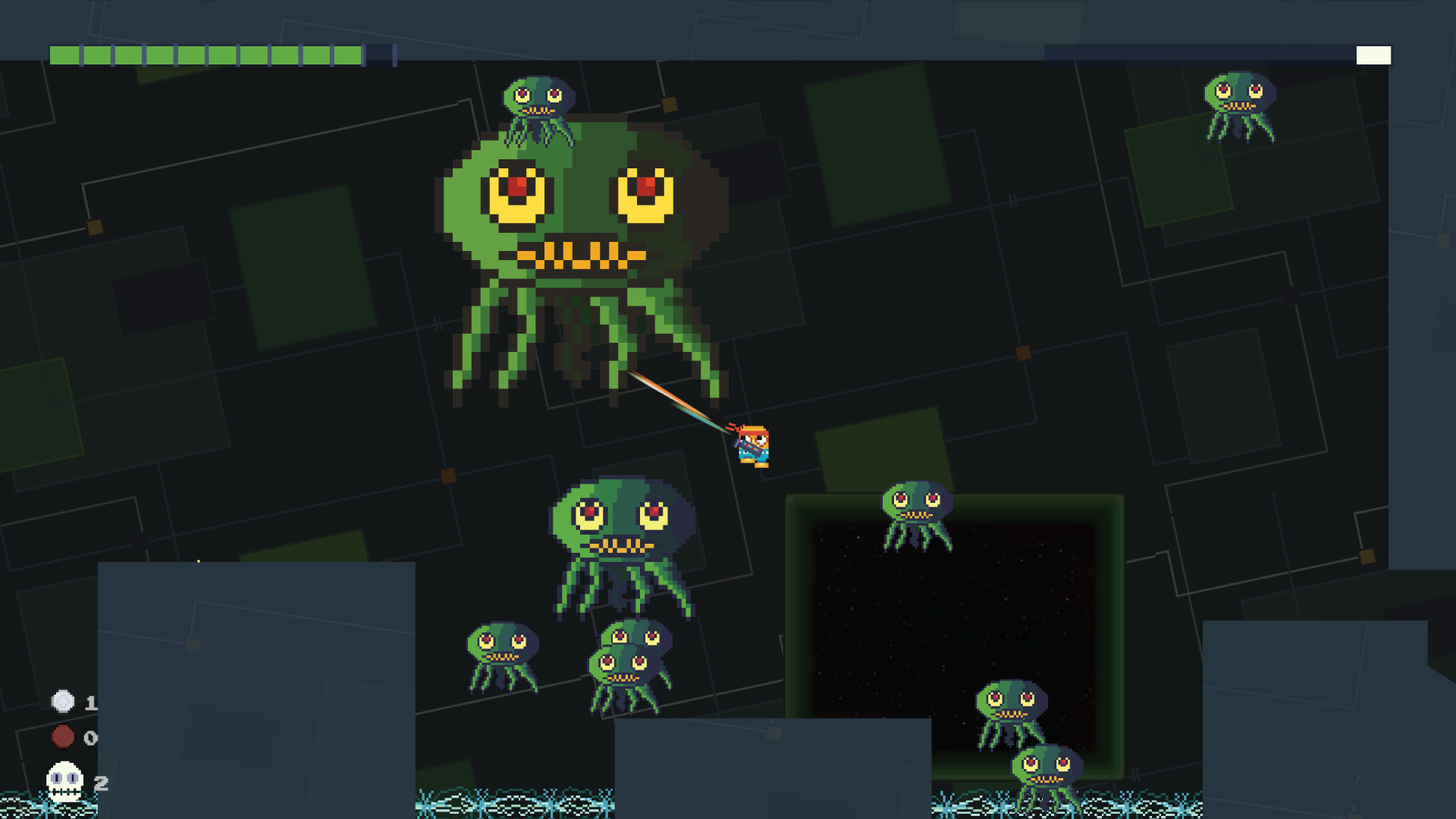The image size is (1456, 819).
Task: Click the white orb counter icon
Action: click(62, 701)
